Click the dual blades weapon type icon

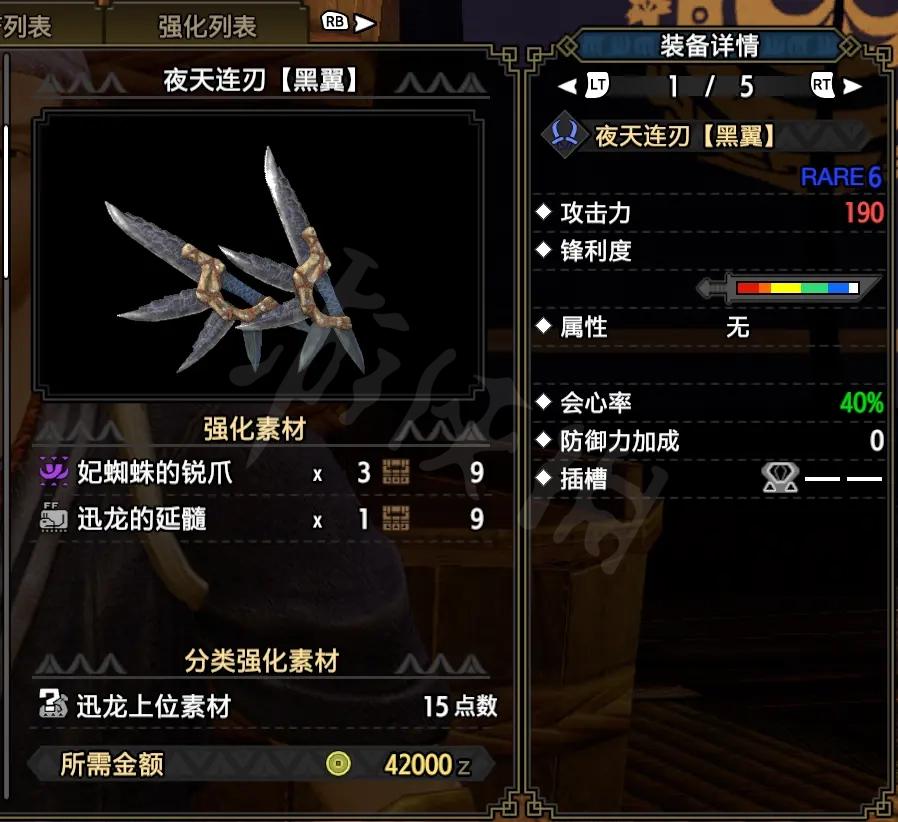(x=565, y=135)
